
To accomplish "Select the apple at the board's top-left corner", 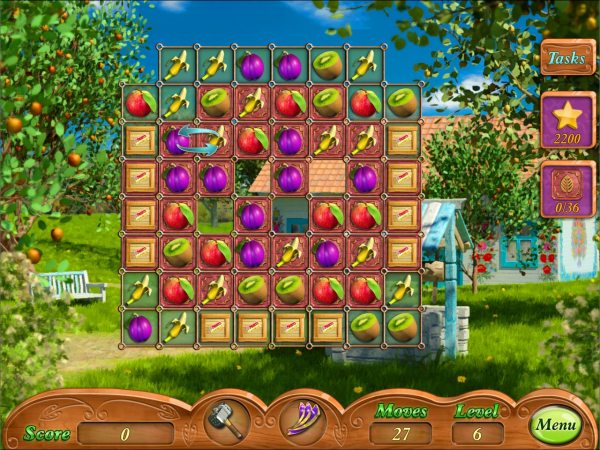I will (x=140, y=102).
